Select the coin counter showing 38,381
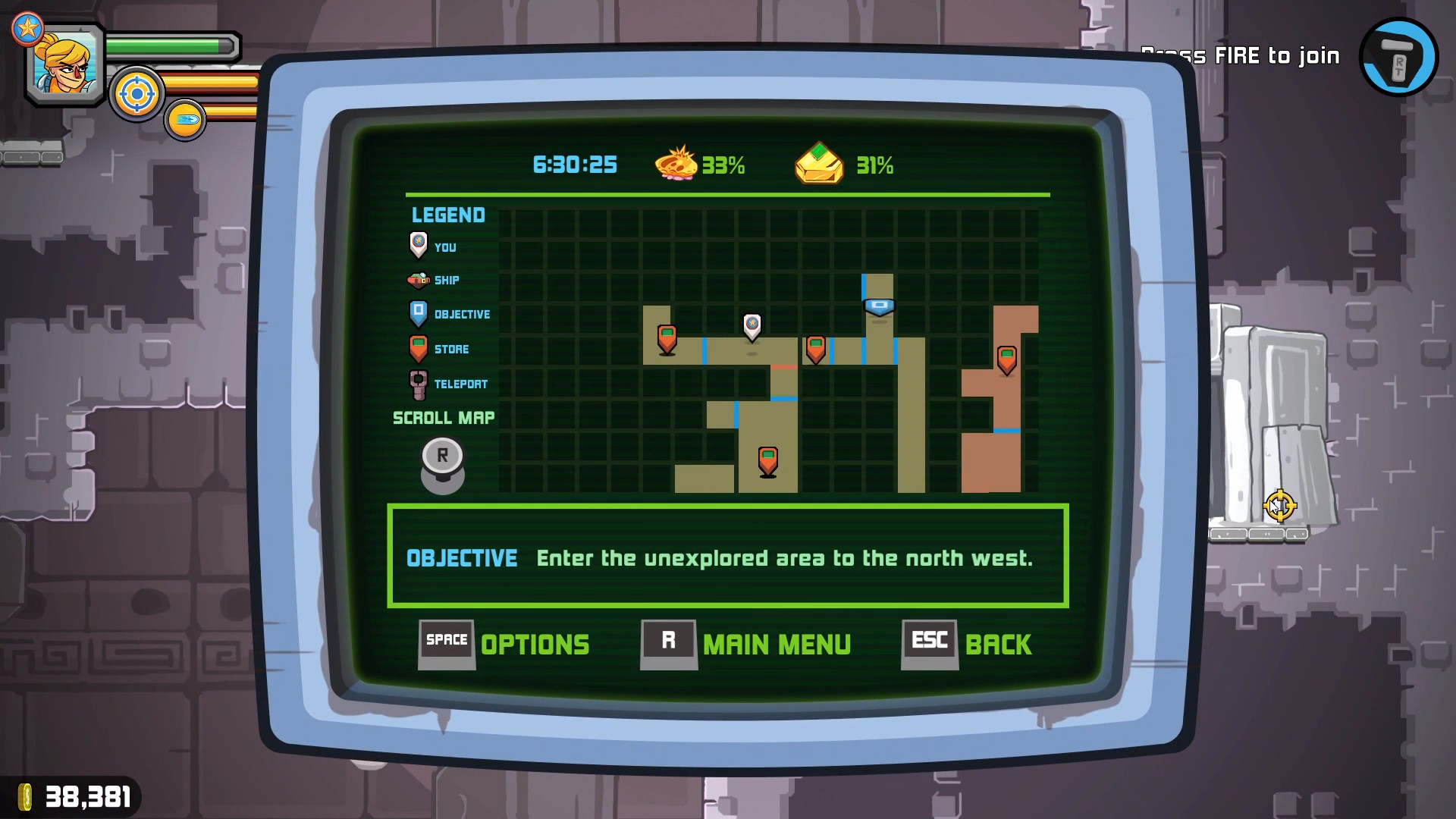1456x819 pixels. tap(76, 797)
